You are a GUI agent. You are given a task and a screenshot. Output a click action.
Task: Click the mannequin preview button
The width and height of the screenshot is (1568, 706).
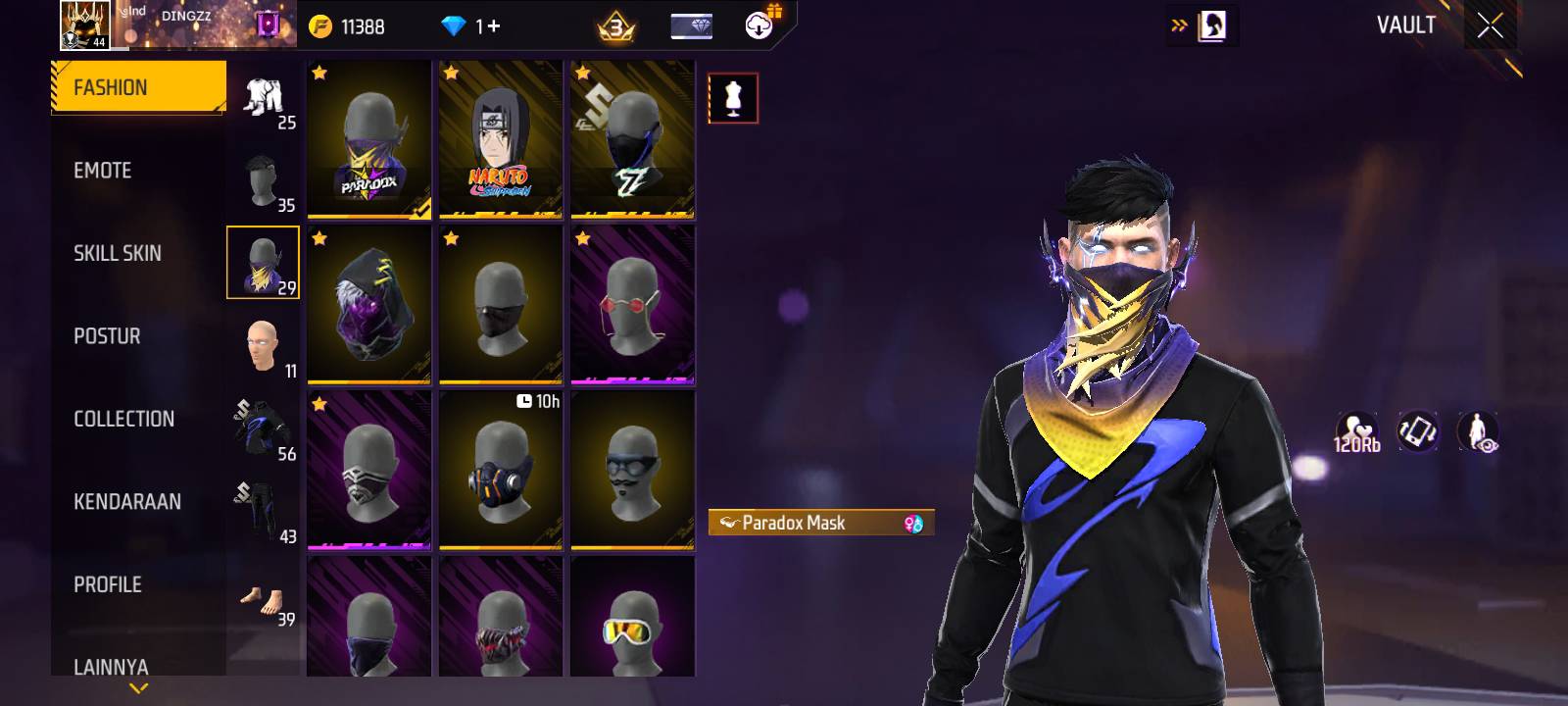[x=733, y=98]
